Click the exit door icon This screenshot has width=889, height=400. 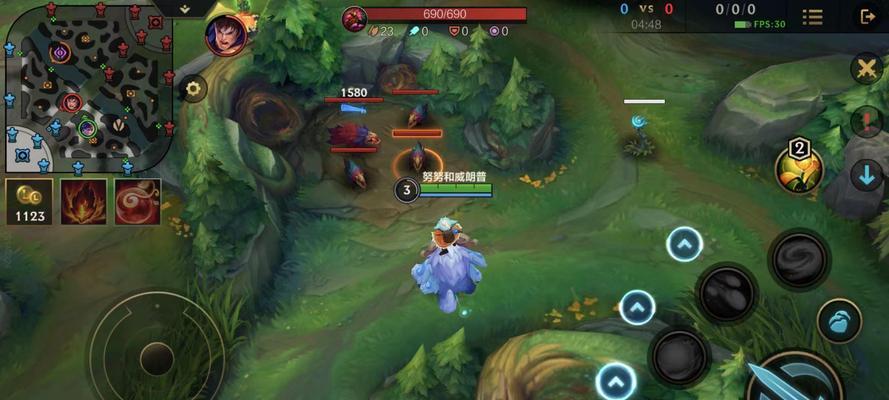pyautogui.click(x=866, y=16)
